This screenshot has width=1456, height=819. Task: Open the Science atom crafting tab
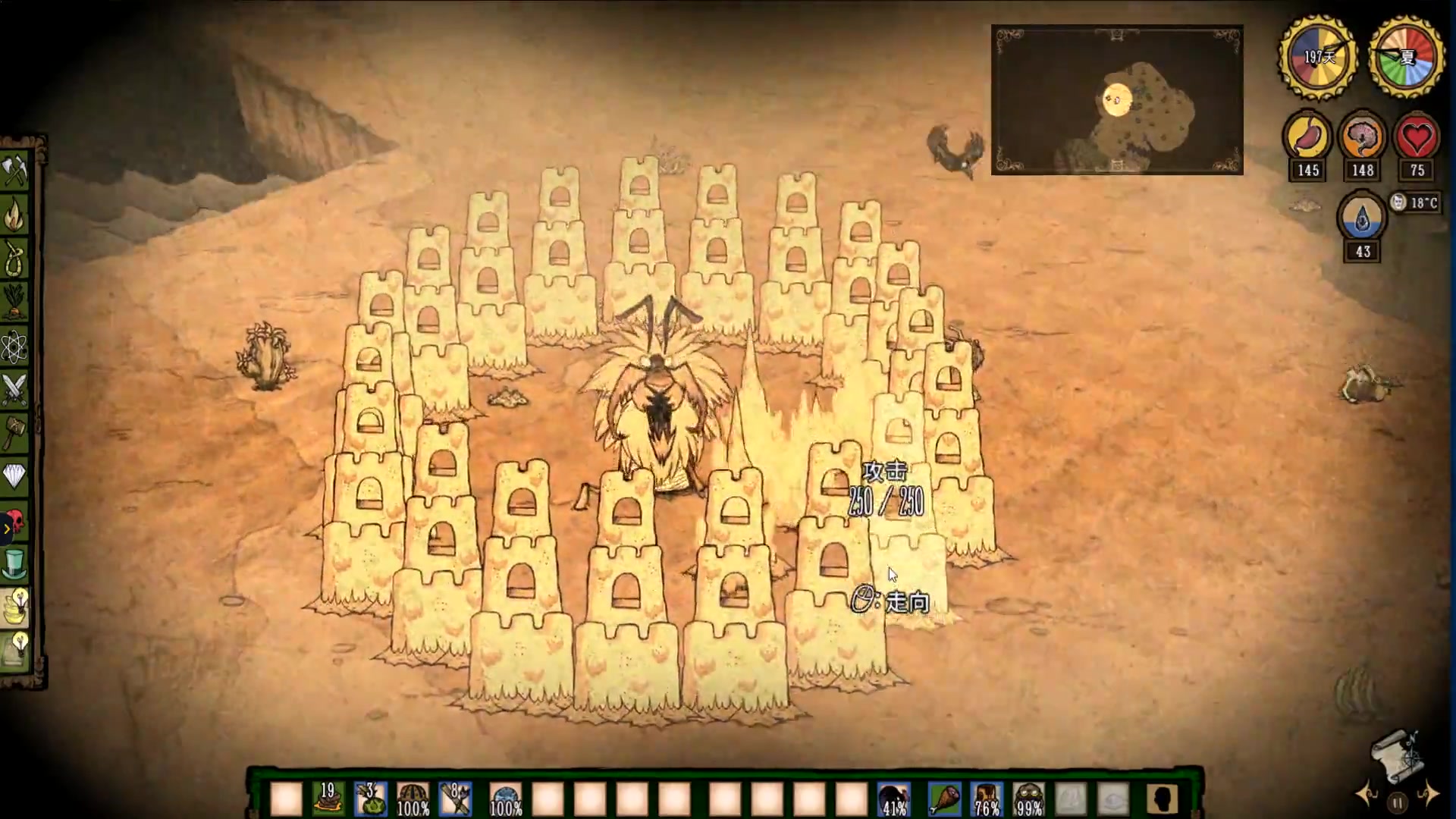[x=15, y=347]
